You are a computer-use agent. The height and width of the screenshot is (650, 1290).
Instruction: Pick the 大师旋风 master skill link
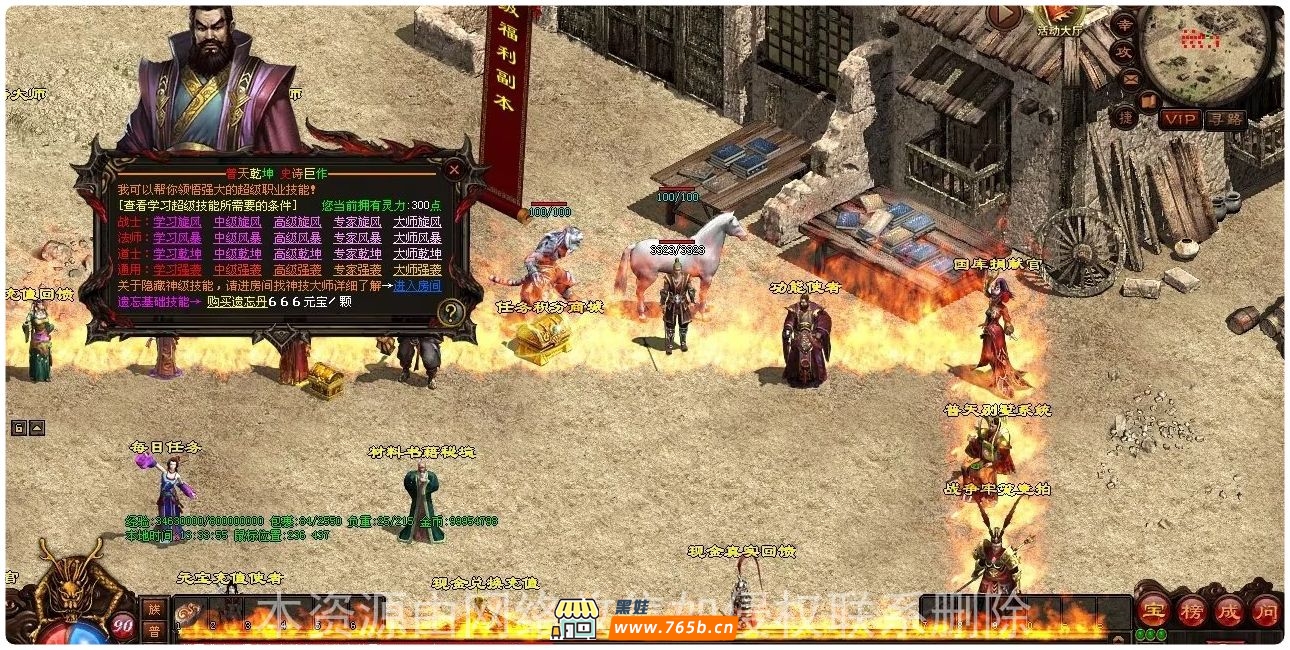click(417, 222)
